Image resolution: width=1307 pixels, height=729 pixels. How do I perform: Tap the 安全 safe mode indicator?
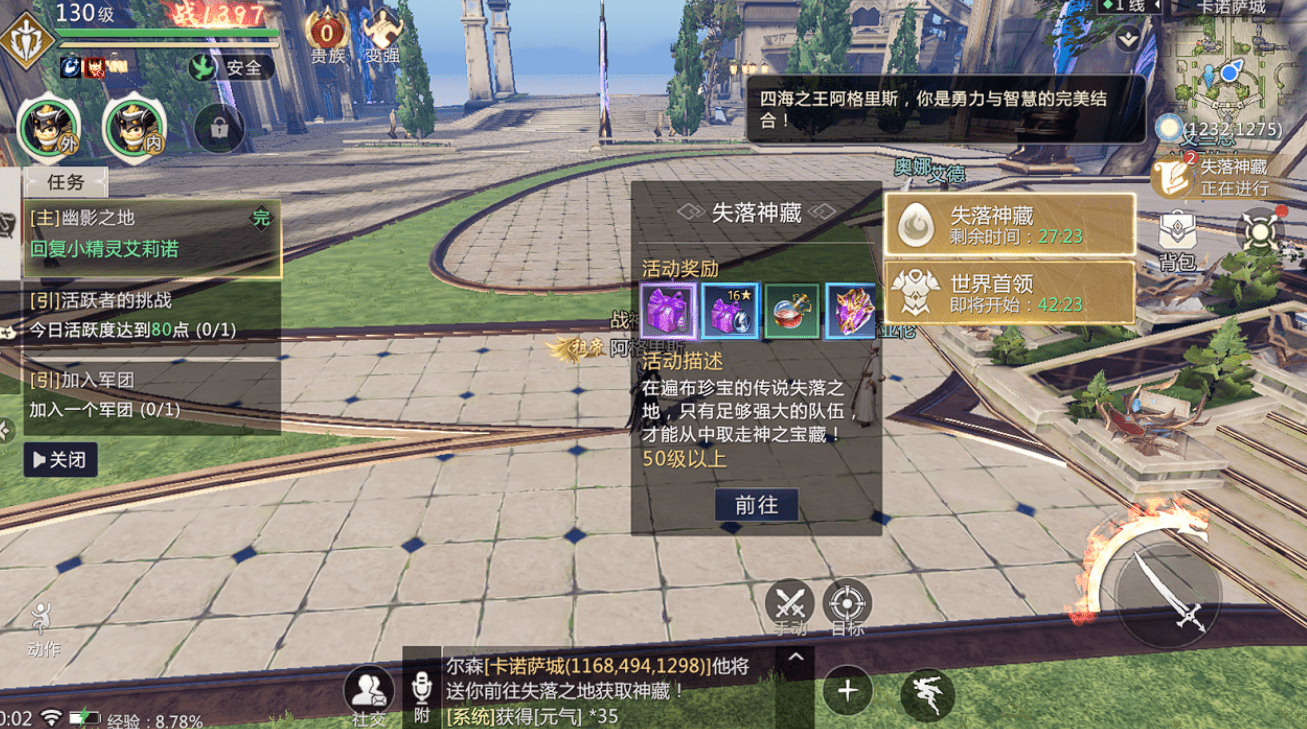point(232,68)
